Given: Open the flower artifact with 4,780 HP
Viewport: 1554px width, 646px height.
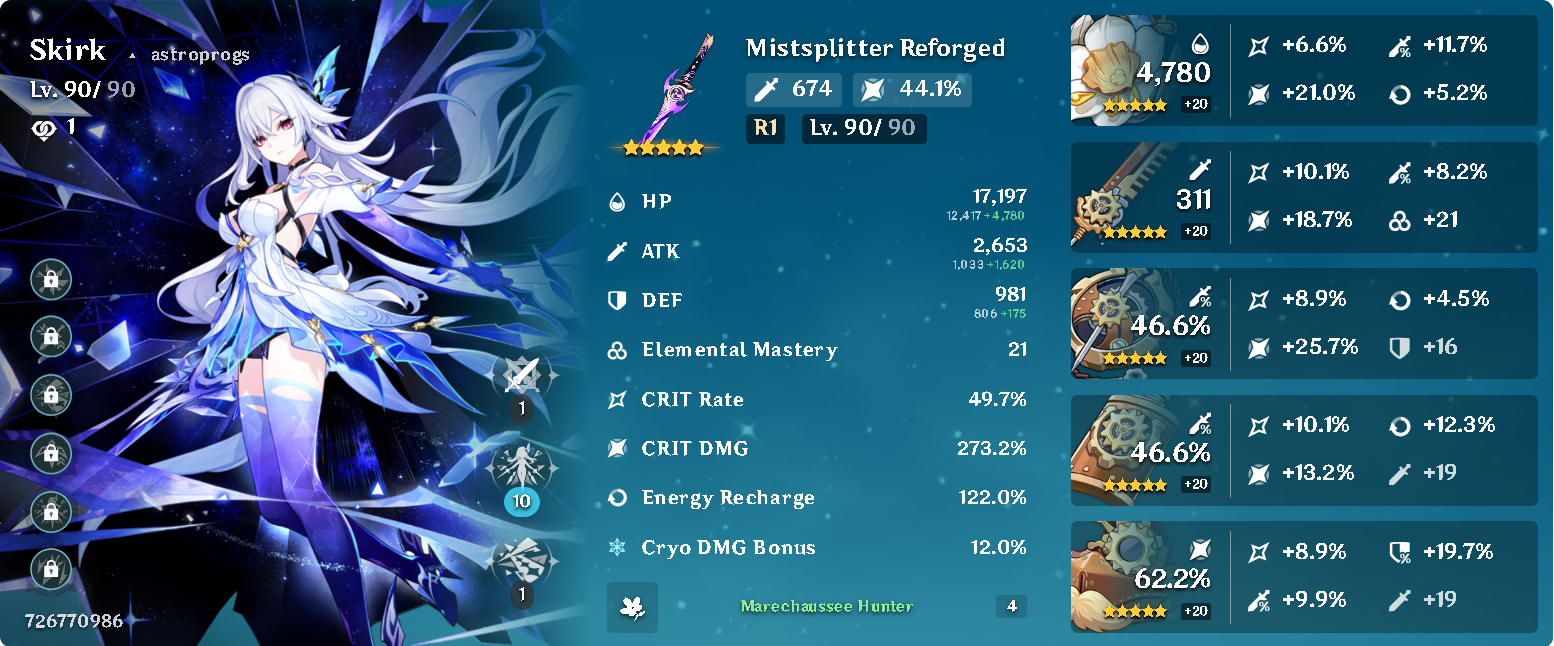Looking at the screenshot, I should point(1120,70).
